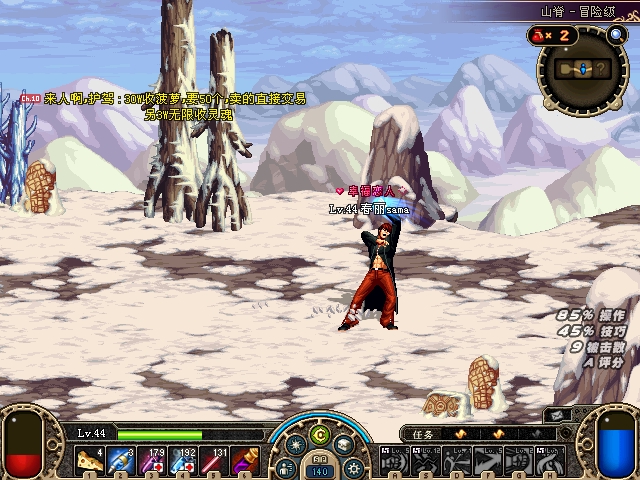Use the pink potion with count 179
Image resolution: width=640 pixels, height=480 pixels.
(x=153, y=460)
